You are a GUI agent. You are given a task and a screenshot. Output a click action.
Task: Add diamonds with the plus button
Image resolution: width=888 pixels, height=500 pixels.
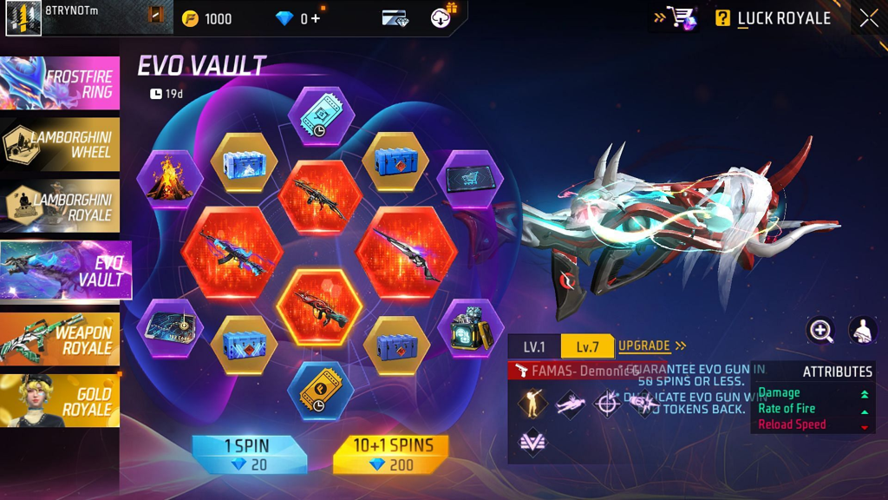[316, 19]
